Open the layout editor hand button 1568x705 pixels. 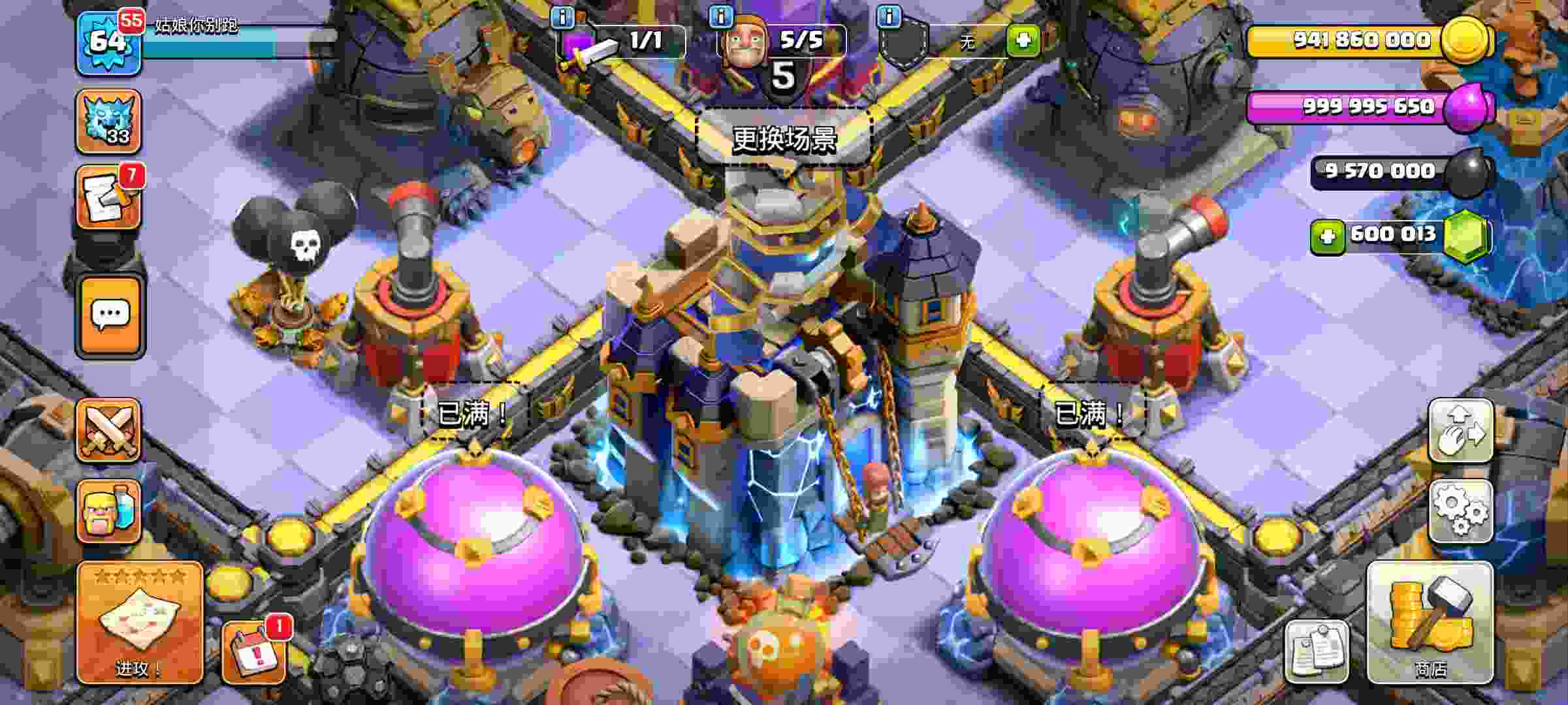1460,430
